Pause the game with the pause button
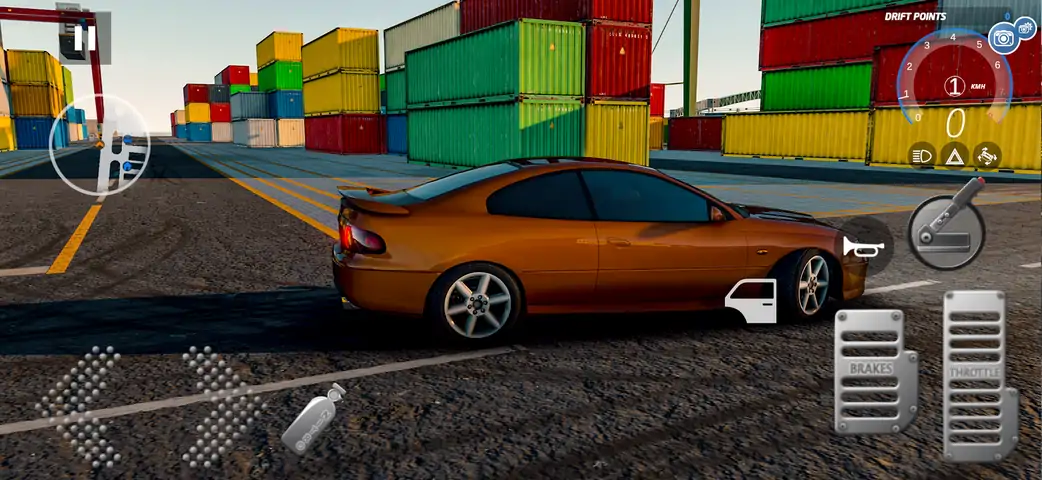 click(x=85, y=38)
